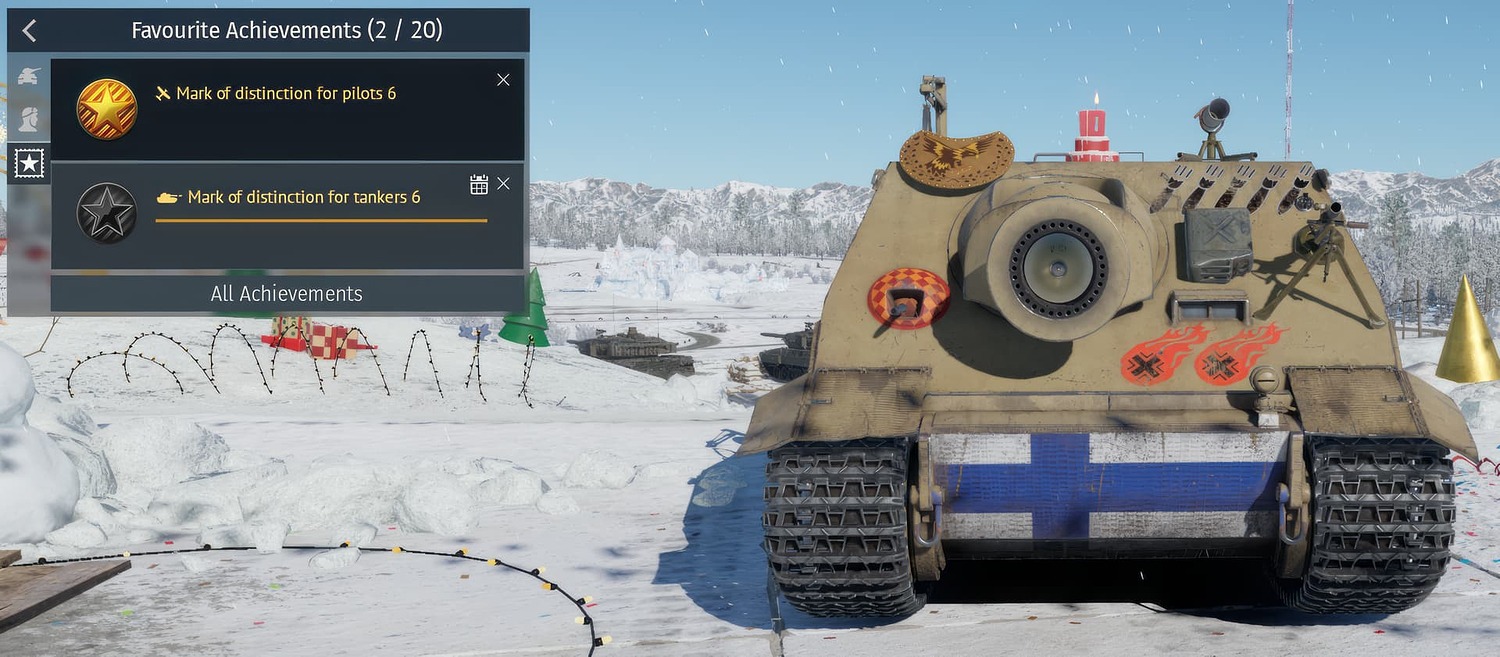This screenshot has width=1500, height=657.
Task: Switch to the soldier head tab
Action: tap(29, 119)
